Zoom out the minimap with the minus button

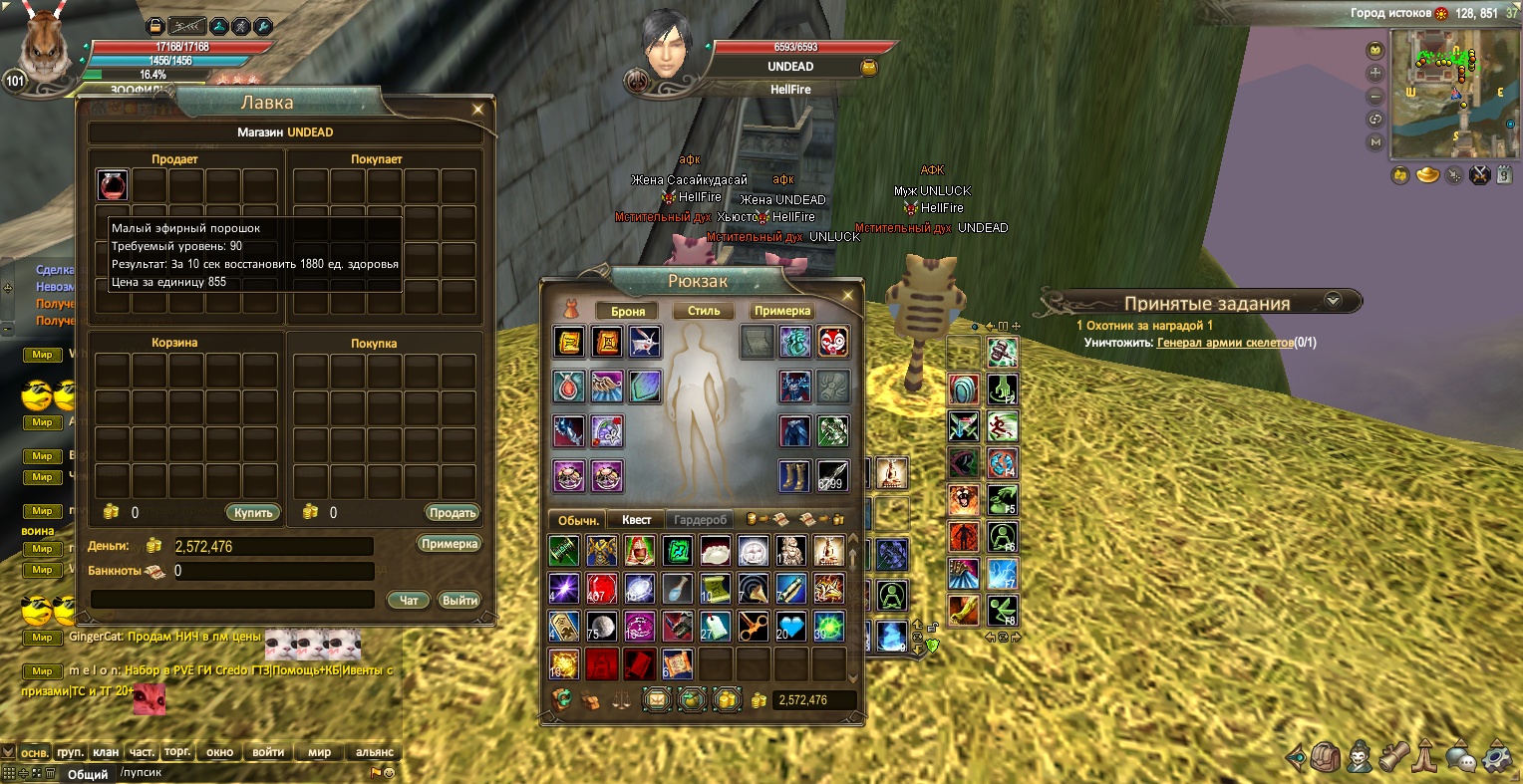tap(1376, 97)
